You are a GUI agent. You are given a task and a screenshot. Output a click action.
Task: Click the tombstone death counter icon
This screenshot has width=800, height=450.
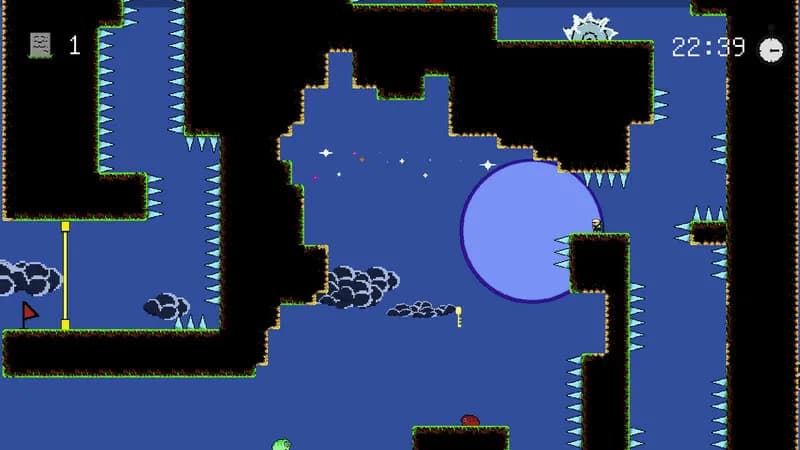click(40, 45)
